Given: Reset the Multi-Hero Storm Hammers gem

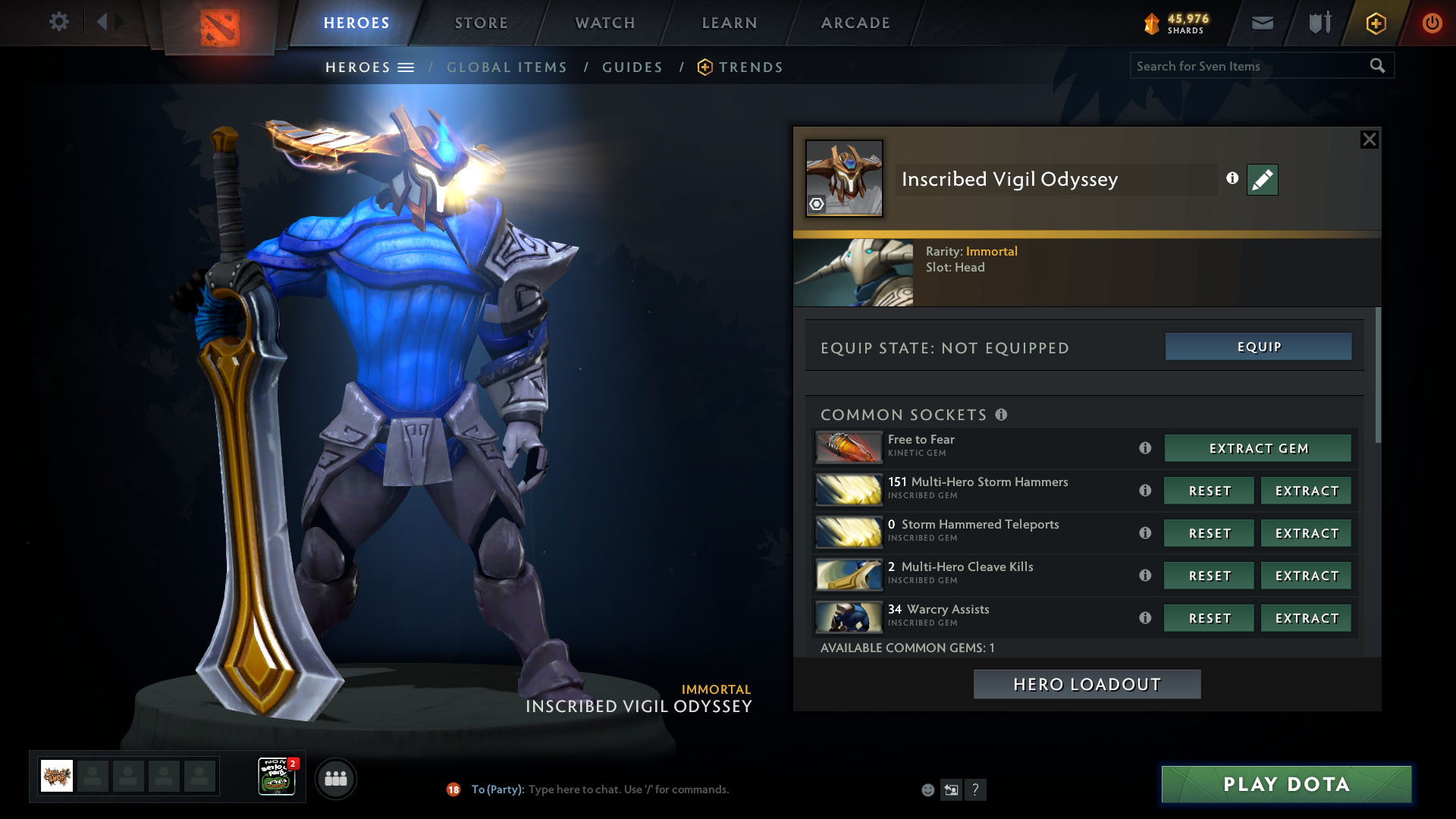Looking at the screenshot, I should (x=1209, y=491).
